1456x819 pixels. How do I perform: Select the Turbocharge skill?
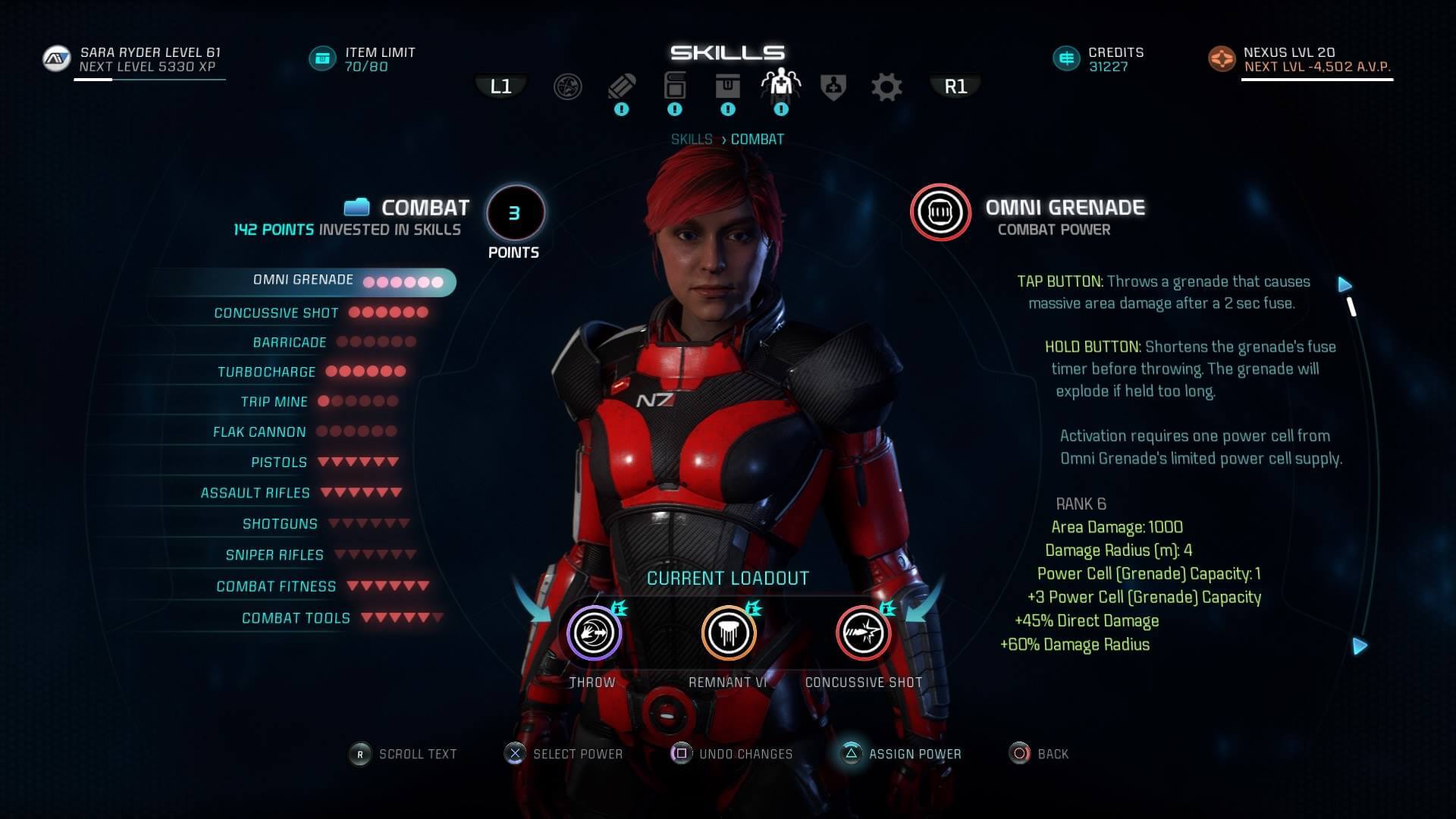coord(267,372)
